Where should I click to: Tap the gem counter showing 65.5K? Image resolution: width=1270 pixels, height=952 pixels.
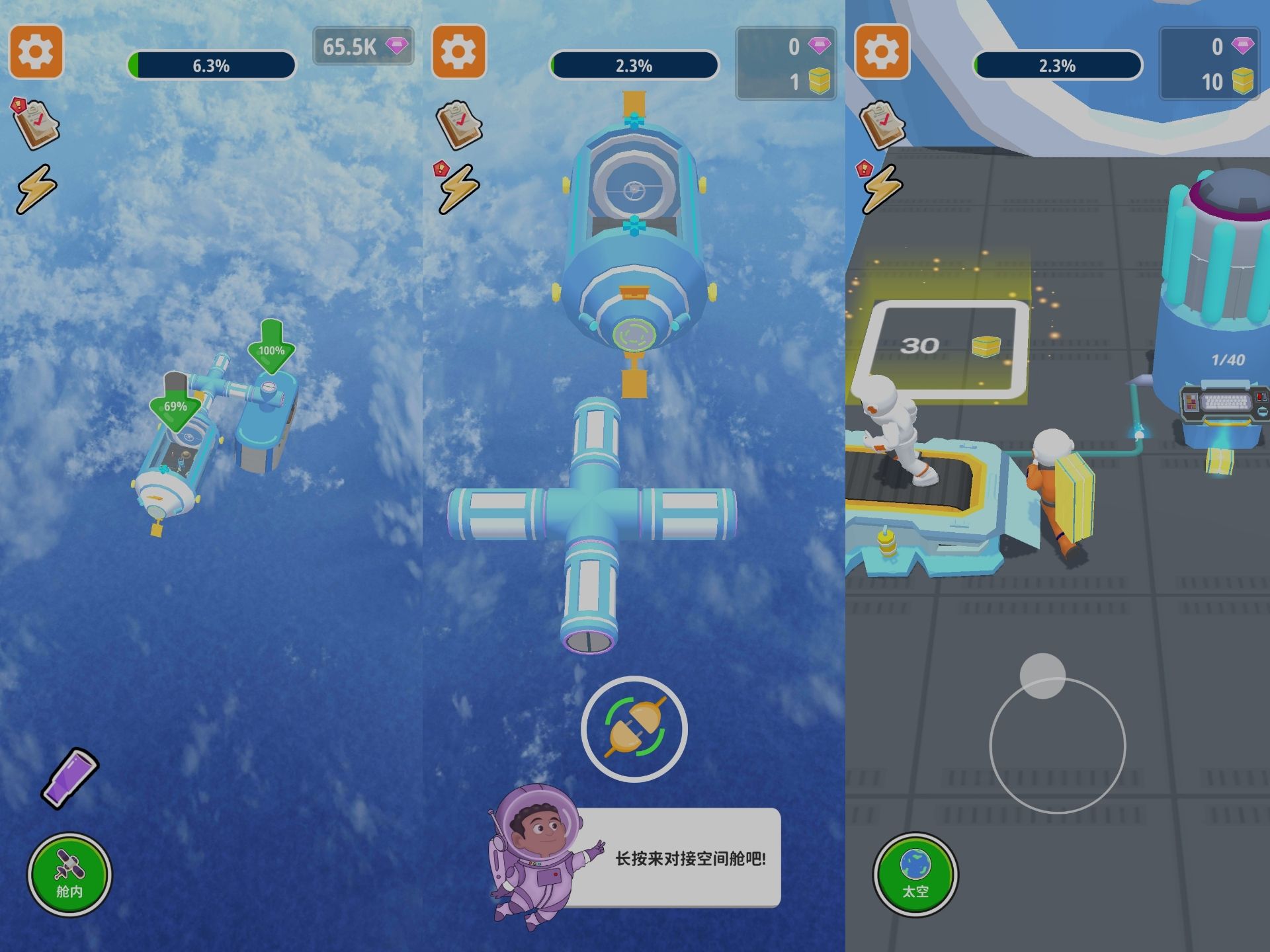click(362, 48)
